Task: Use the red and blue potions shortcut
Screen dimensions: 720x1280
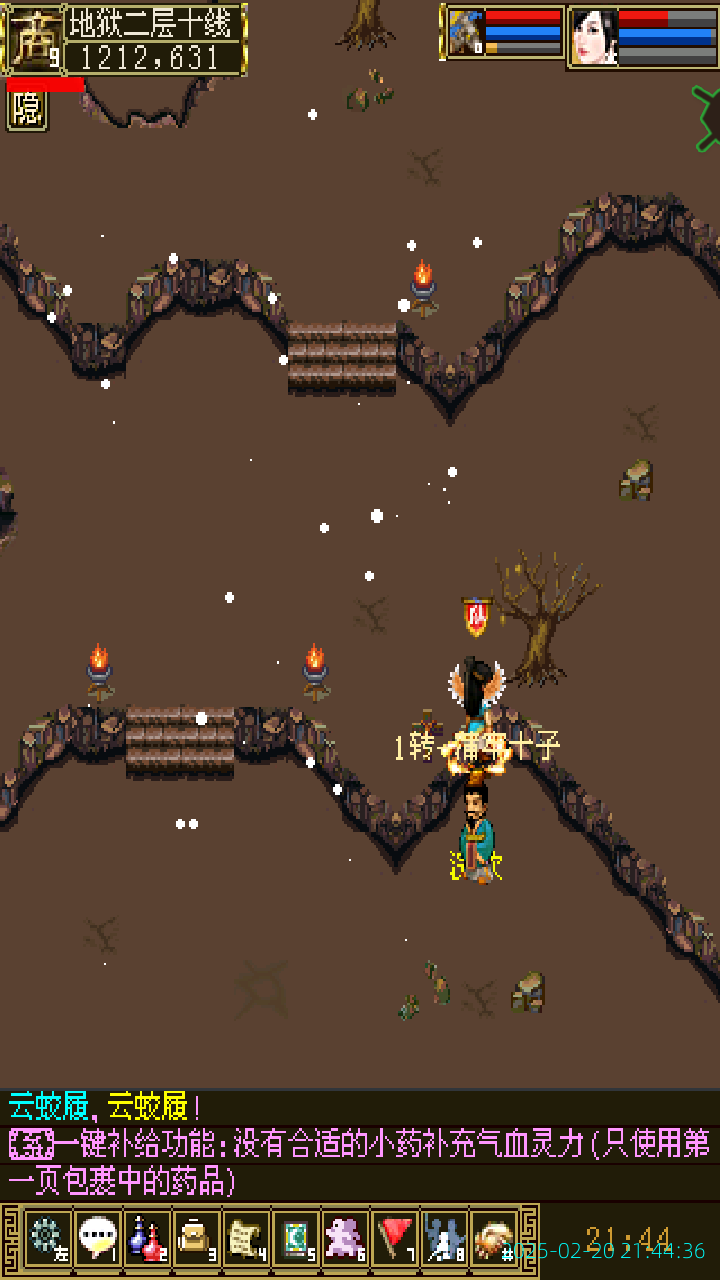Action: click(x=147, y=1237)
